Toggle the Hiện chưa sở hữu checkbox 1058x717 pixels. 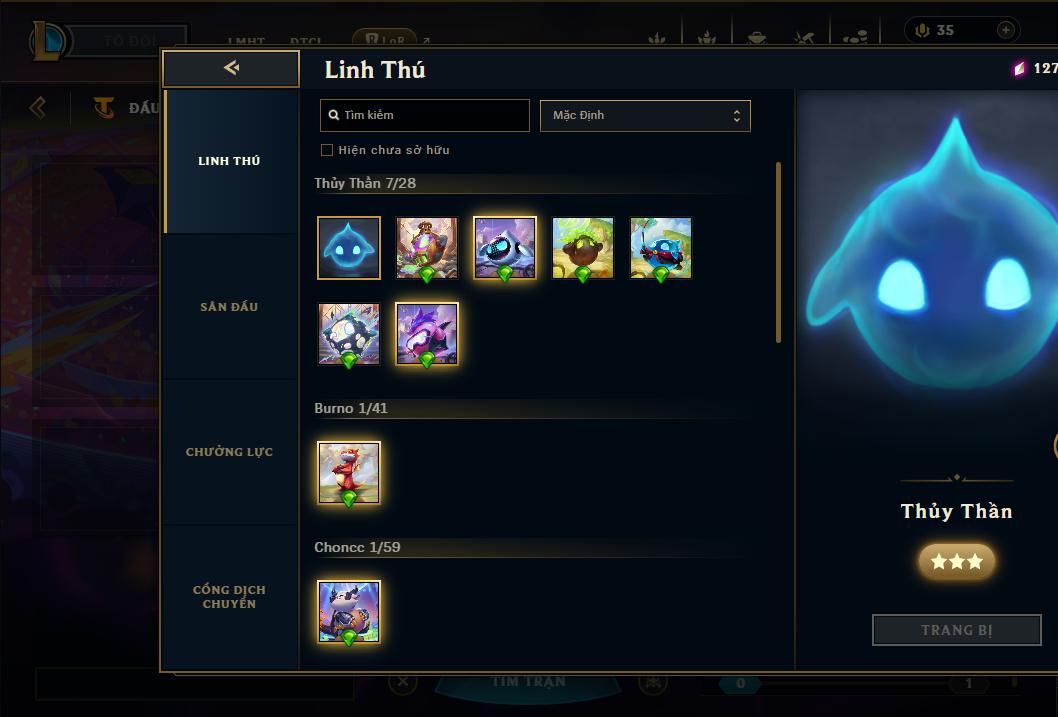(x=327, y=150)
